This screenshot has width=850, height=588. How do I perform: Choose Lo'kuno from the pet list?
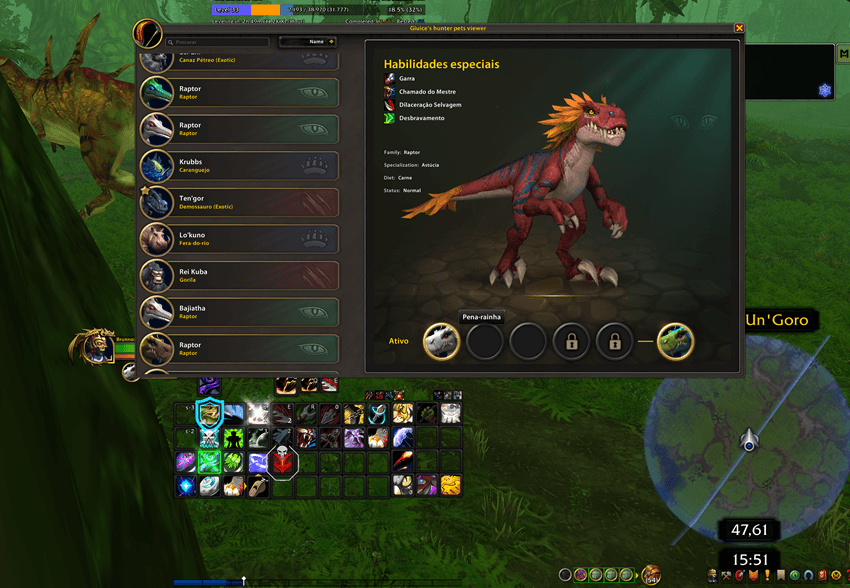[x=239, y=239]
